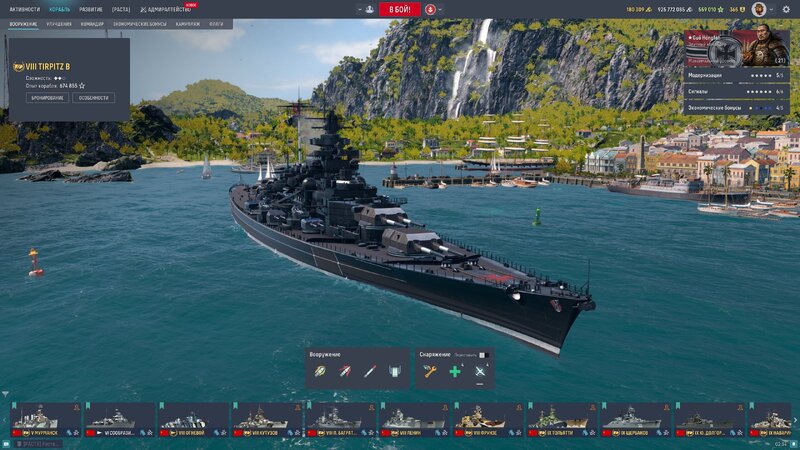
Task: Select the VIII Кутузов ship in carousel
Action: [x=268, y=420]
